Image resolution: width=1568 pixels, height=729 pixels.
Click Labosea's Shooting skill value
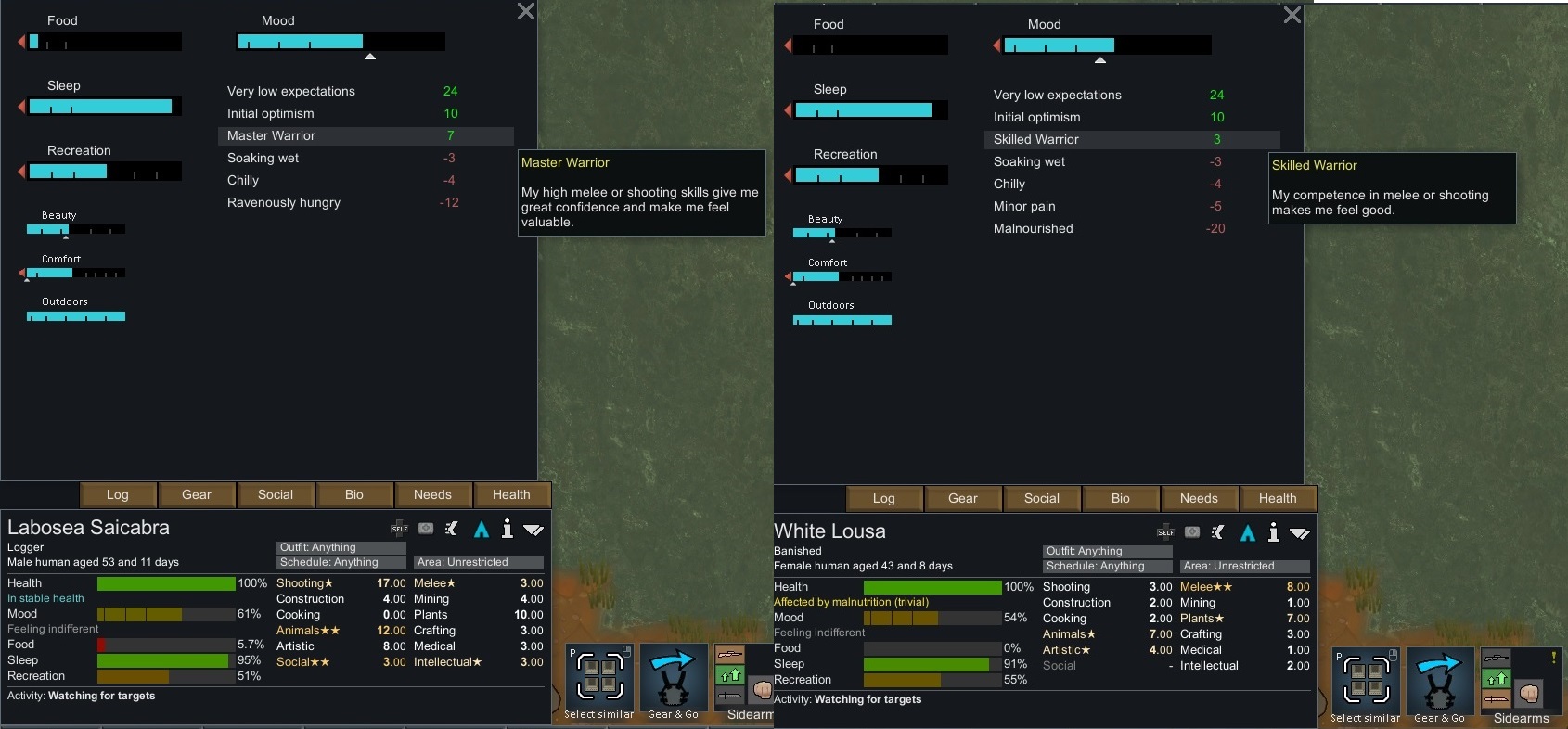pos(390,583)
